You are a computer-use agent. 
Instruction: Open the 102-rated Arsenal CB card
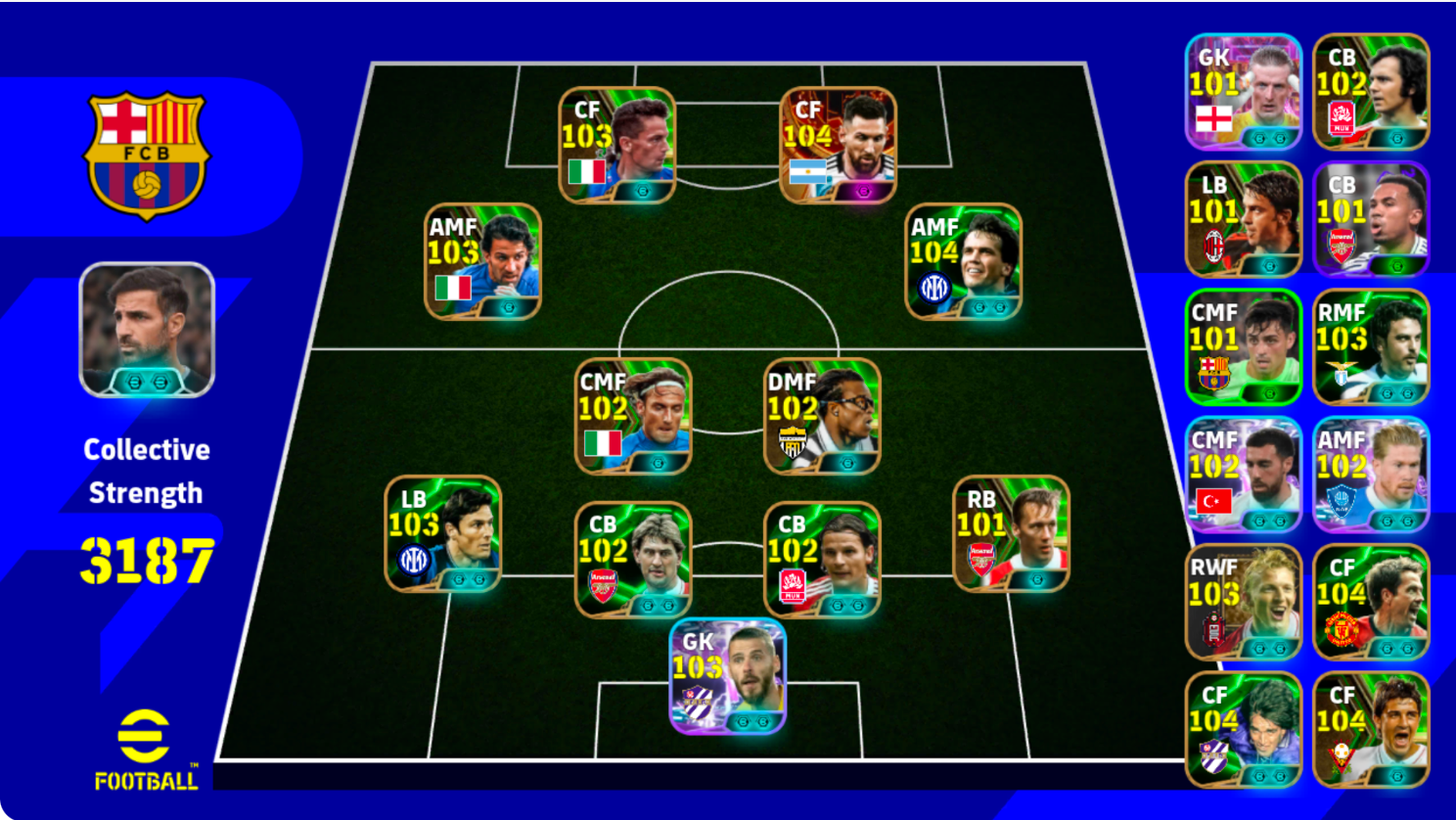point(634,558)
